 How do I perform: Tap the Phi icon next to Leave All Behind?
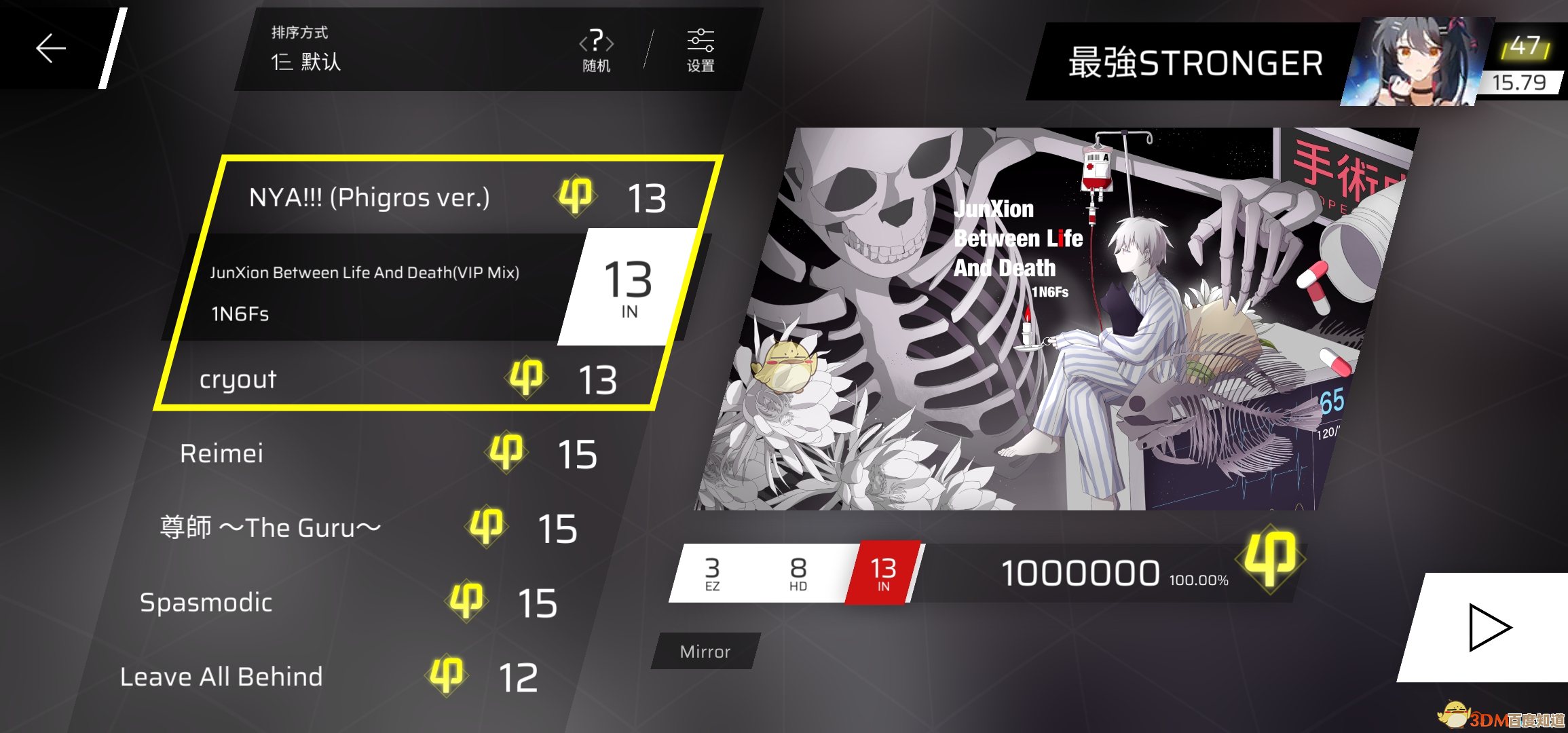click(x=446, y=674)
